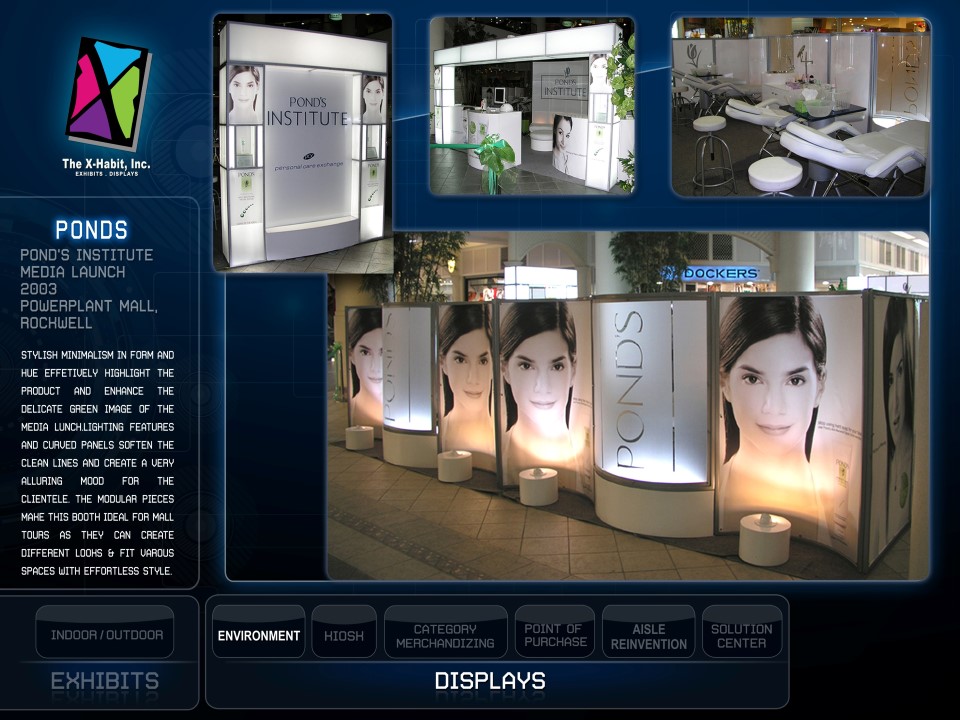View the Pond's Institute backlit booth photo
960x720 pixels.
(x=302, y=142)
